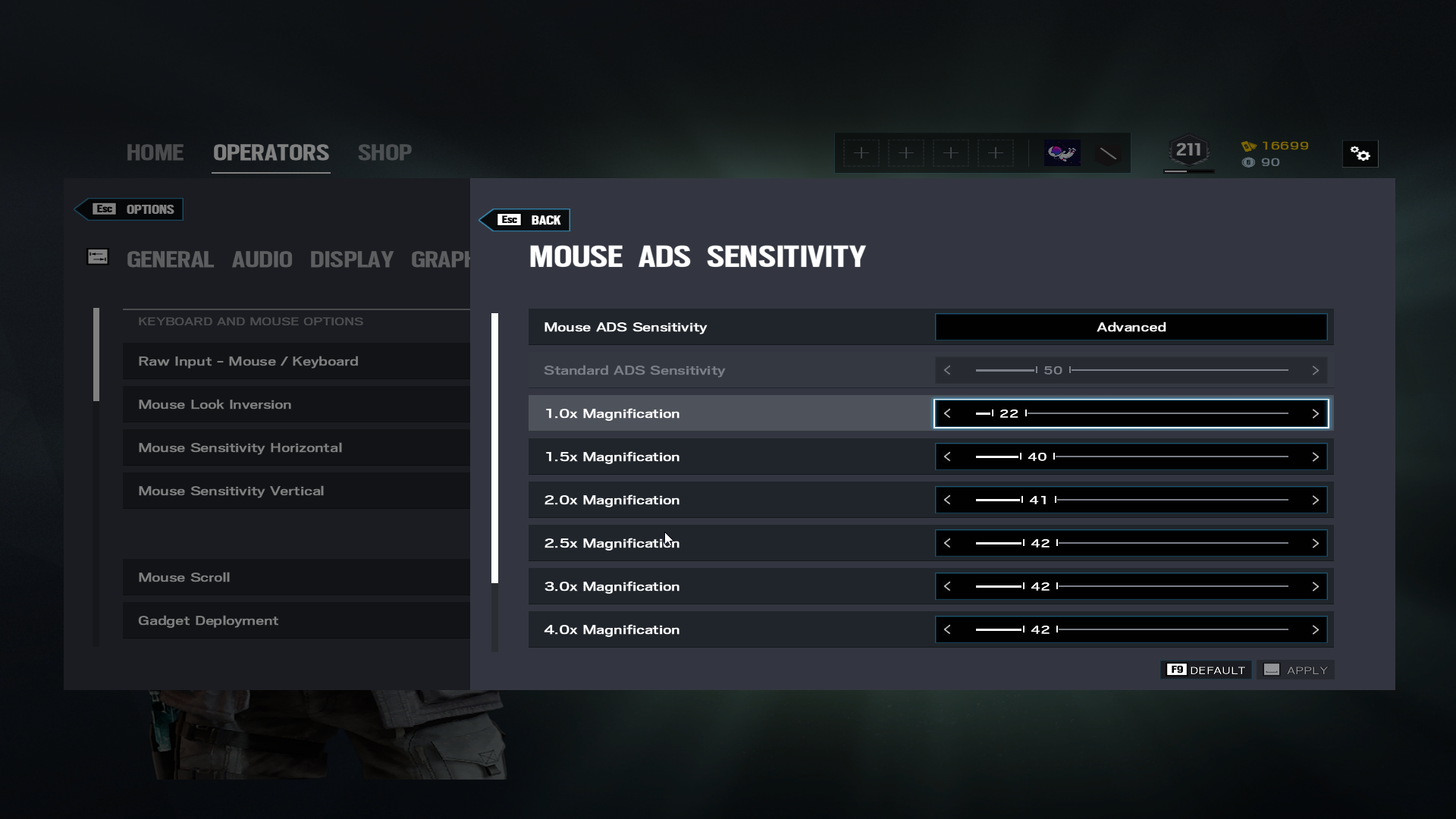Increase 1.0x Magnification with right arrow
Viewport: 1456px width, 819px height.
coord(1315,413)
